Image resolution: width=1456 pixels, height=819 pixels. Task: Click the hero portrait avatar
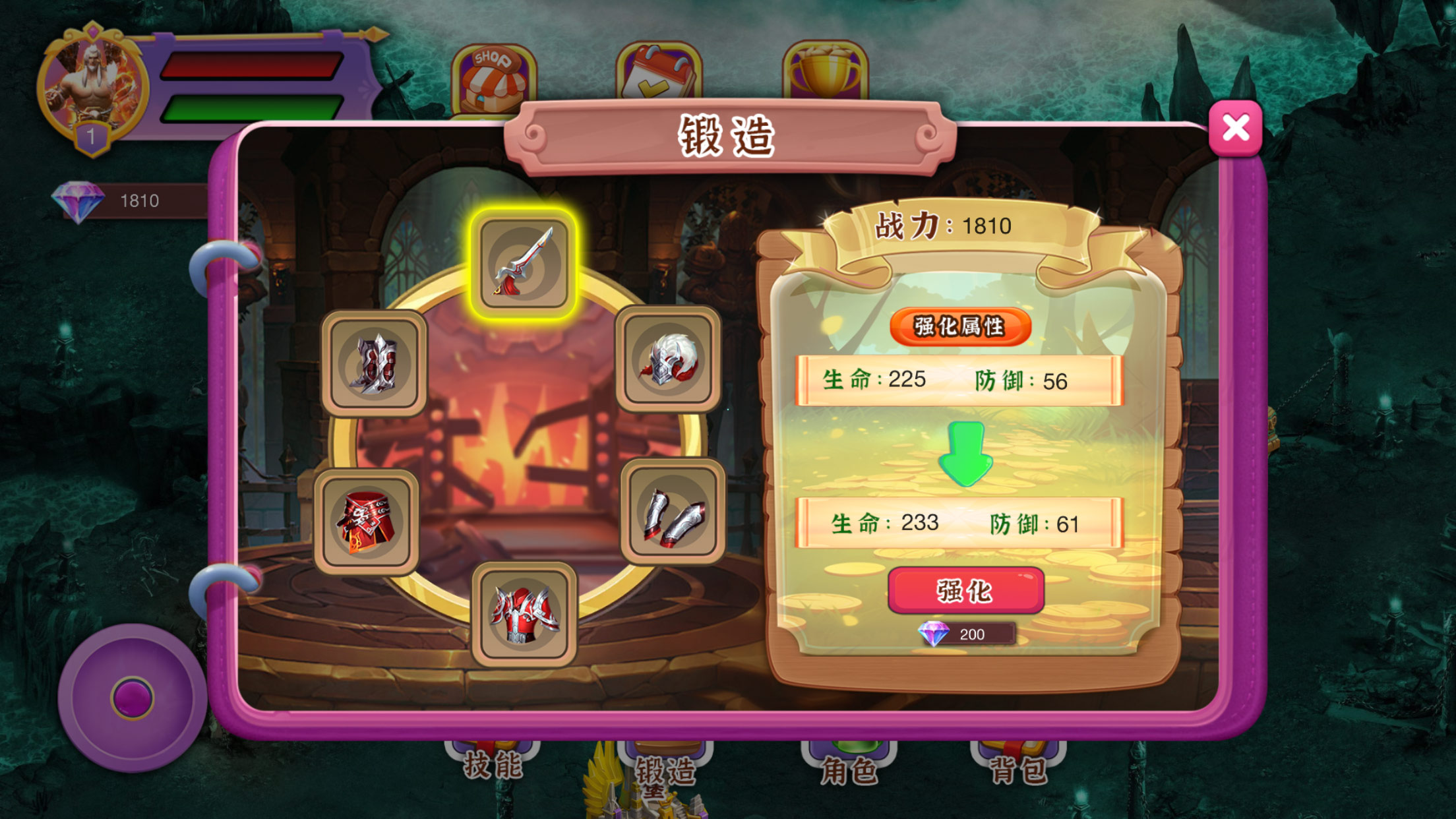tap(92, 86)
